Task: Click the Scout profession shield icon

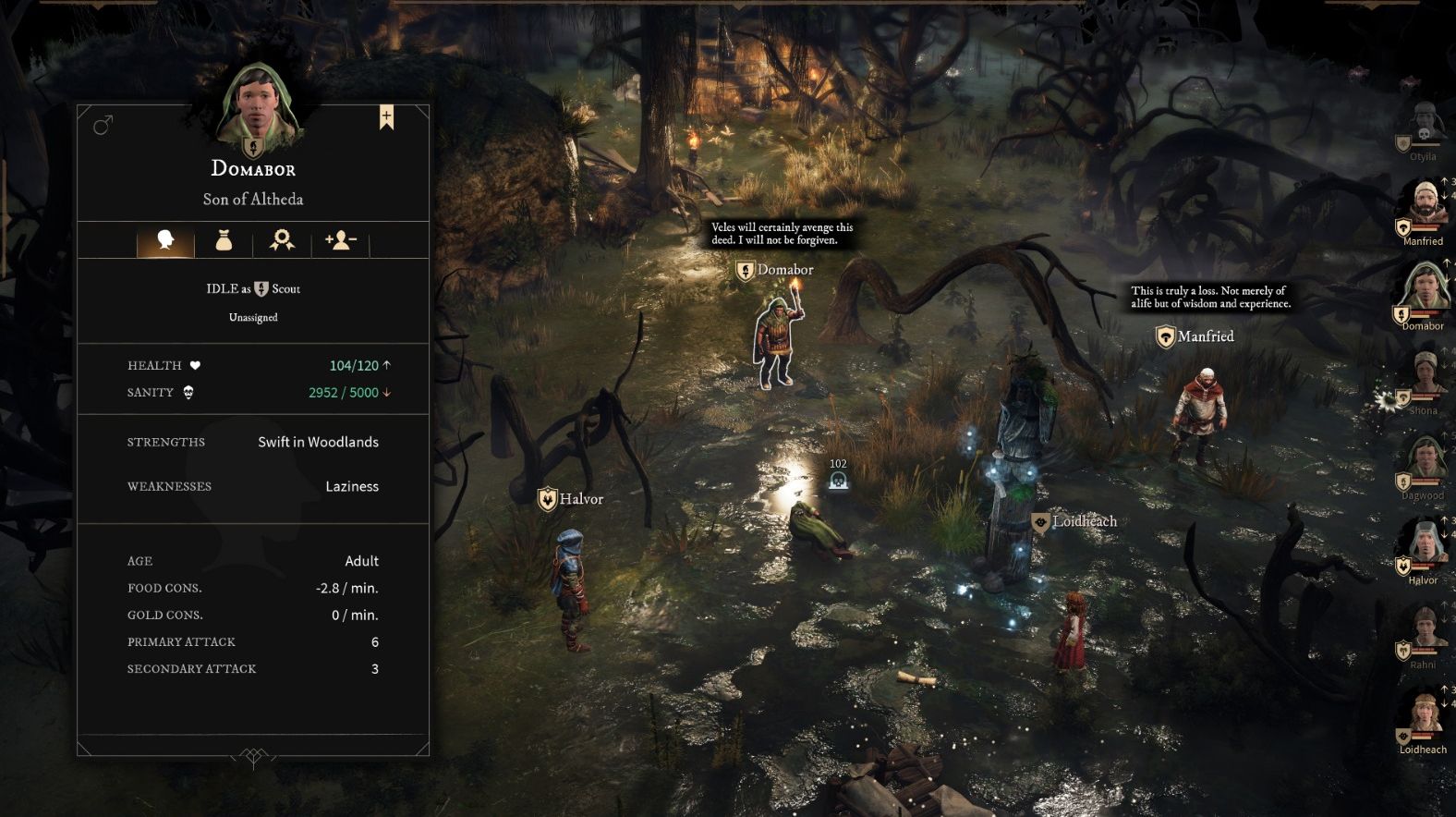Action: click(x=261, y=289)
